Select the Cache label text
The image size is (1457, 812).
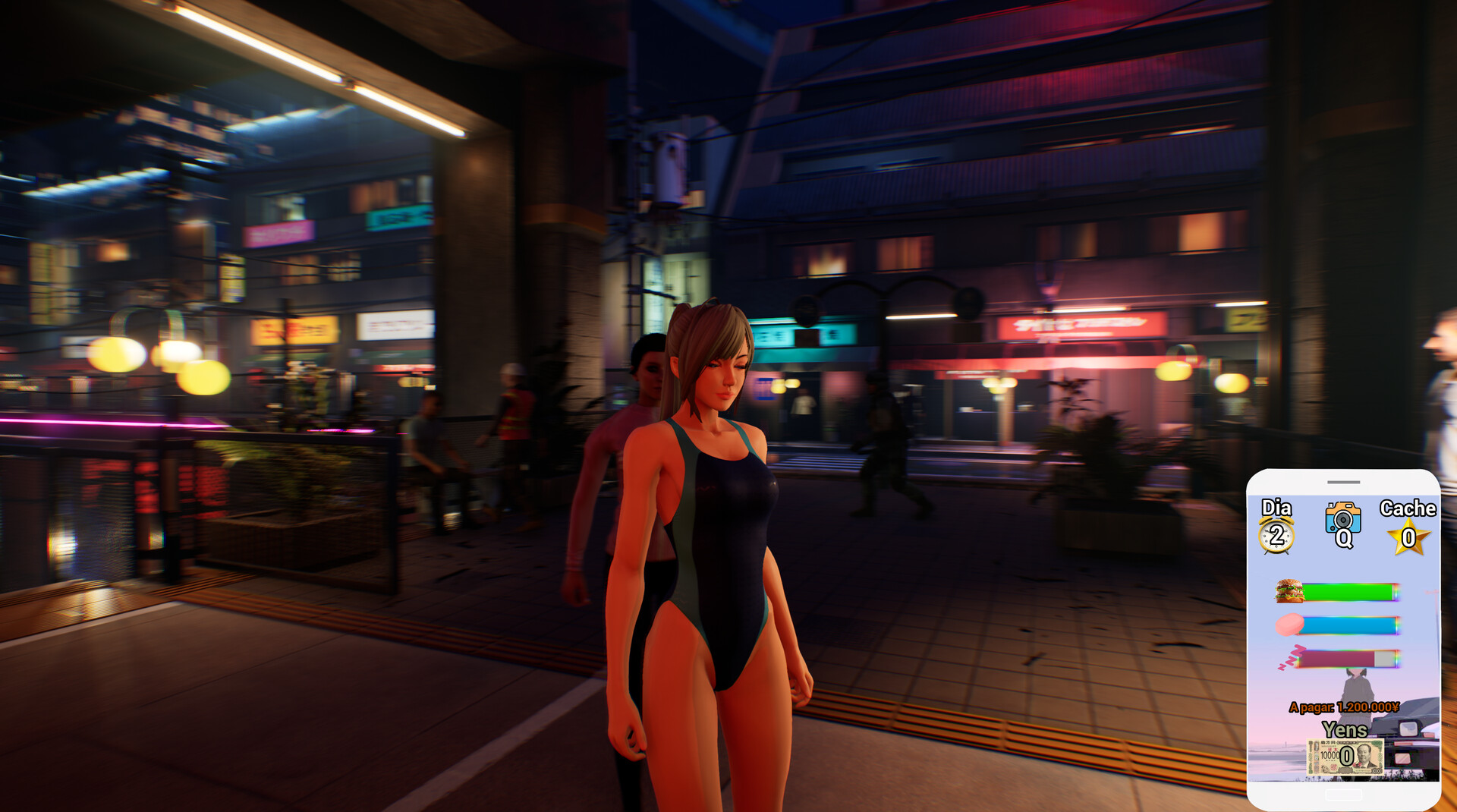(1407, 508)
